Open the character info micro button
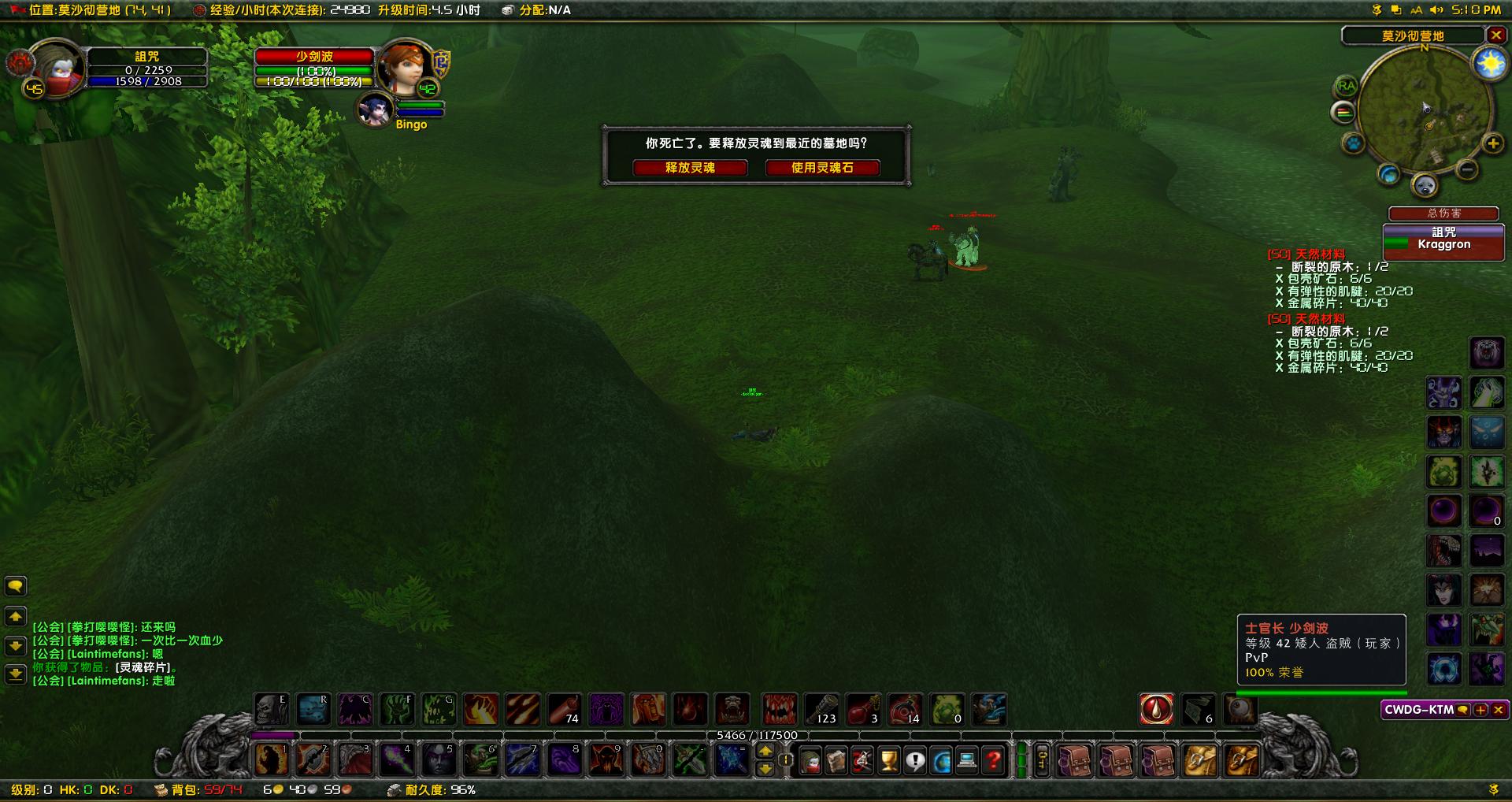This screenshot has height=802, width=1512. coord(810,761)
